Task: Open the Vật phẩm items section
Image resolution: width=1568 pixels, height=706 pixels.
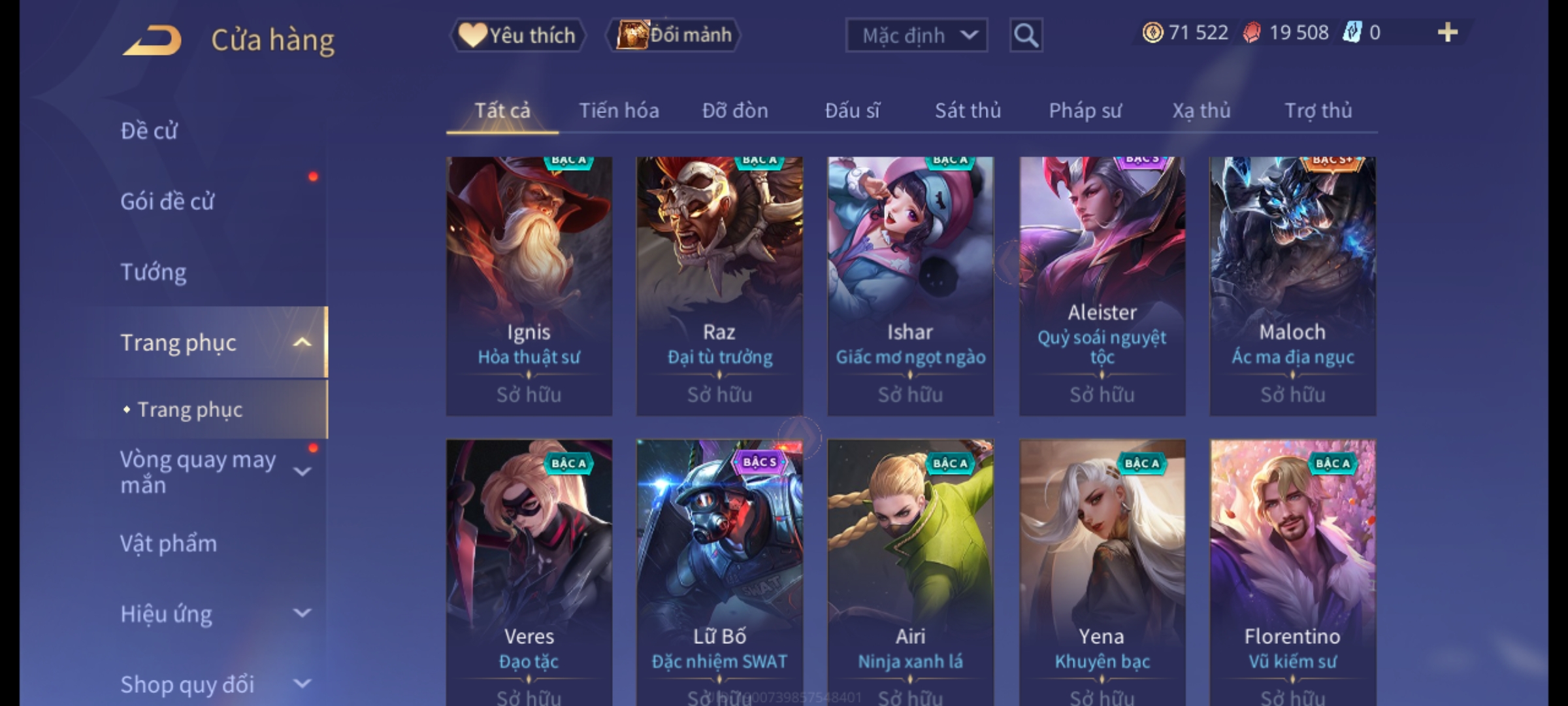Action: click(x=169, y=544)
